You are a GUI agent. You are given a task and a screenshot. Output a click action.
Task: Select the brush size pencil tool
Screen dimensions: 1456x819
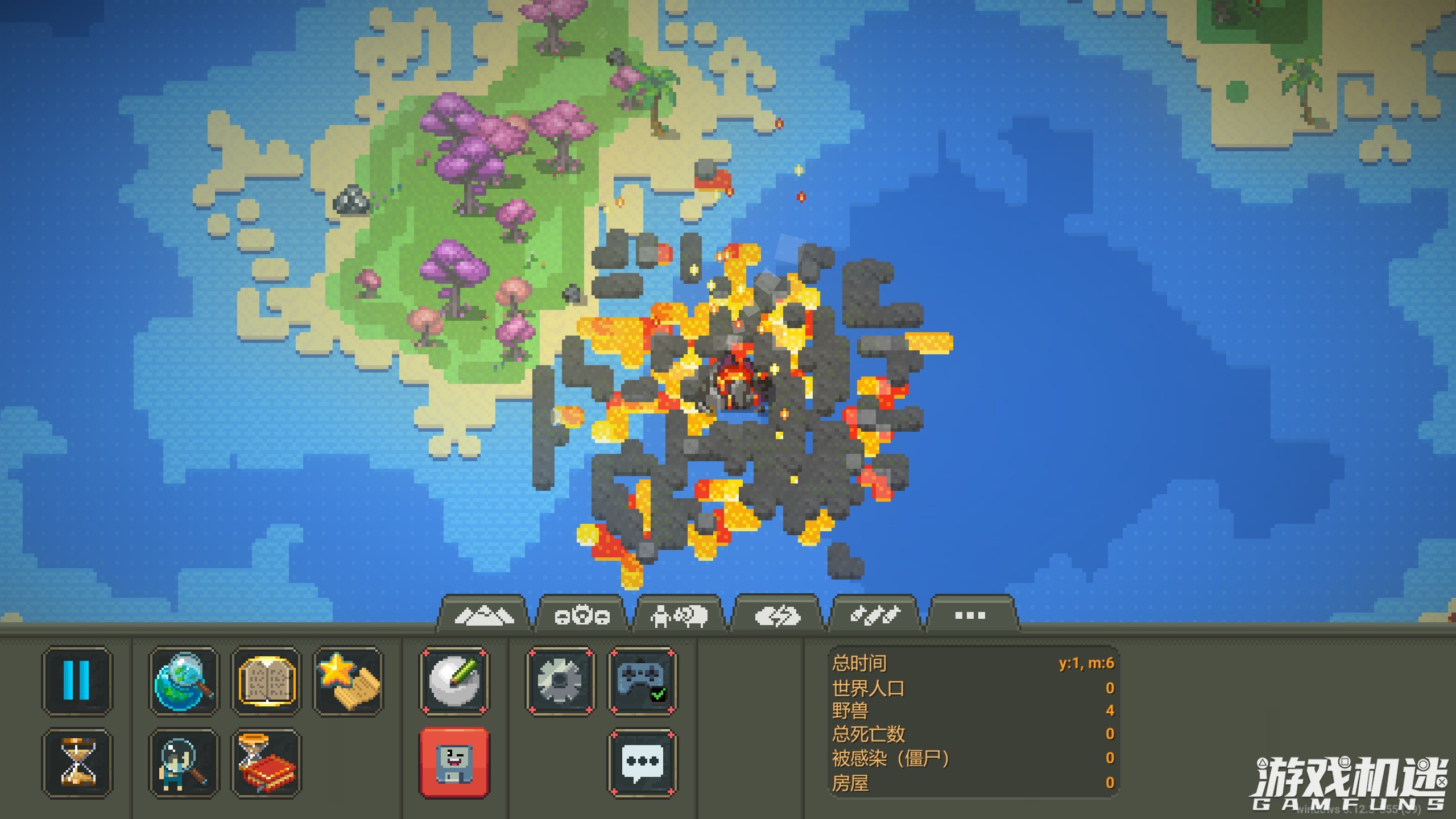(x=454, y=680)
